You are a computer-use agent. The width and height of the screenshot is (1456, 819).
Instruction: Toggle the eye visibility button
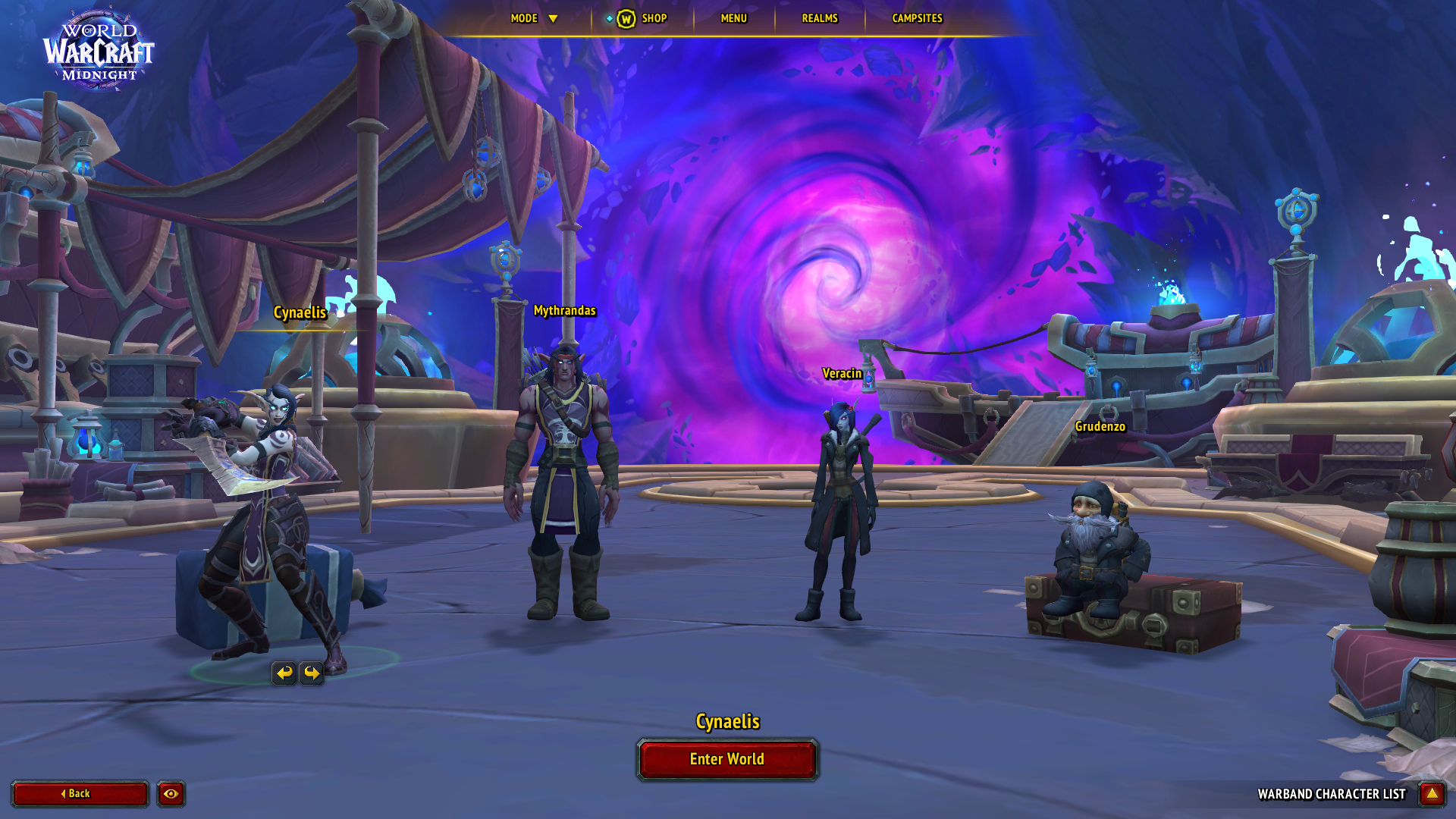click(x=171, y=794)
